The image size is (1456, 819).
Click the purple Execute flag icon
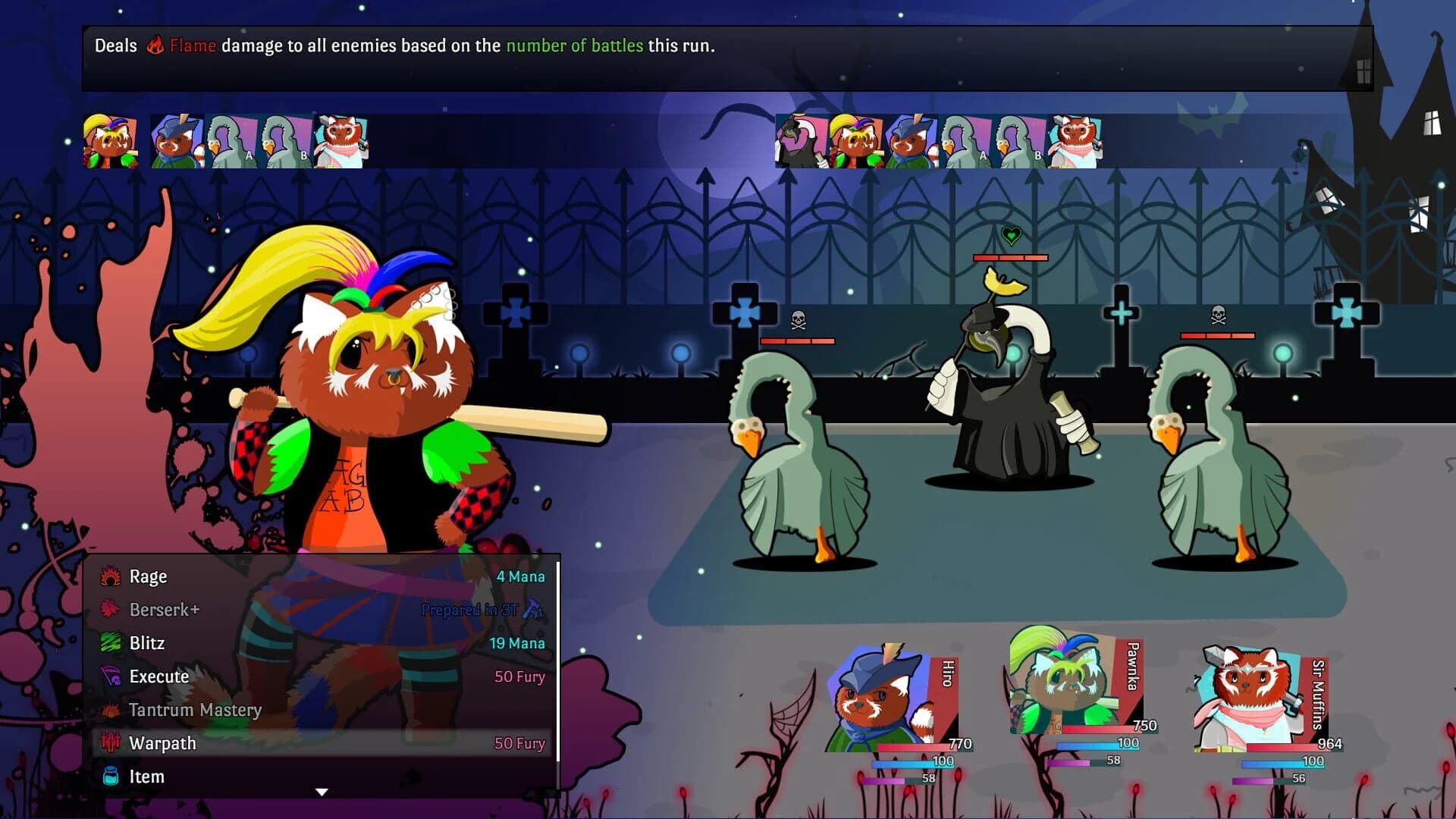(x=112, y=676)
